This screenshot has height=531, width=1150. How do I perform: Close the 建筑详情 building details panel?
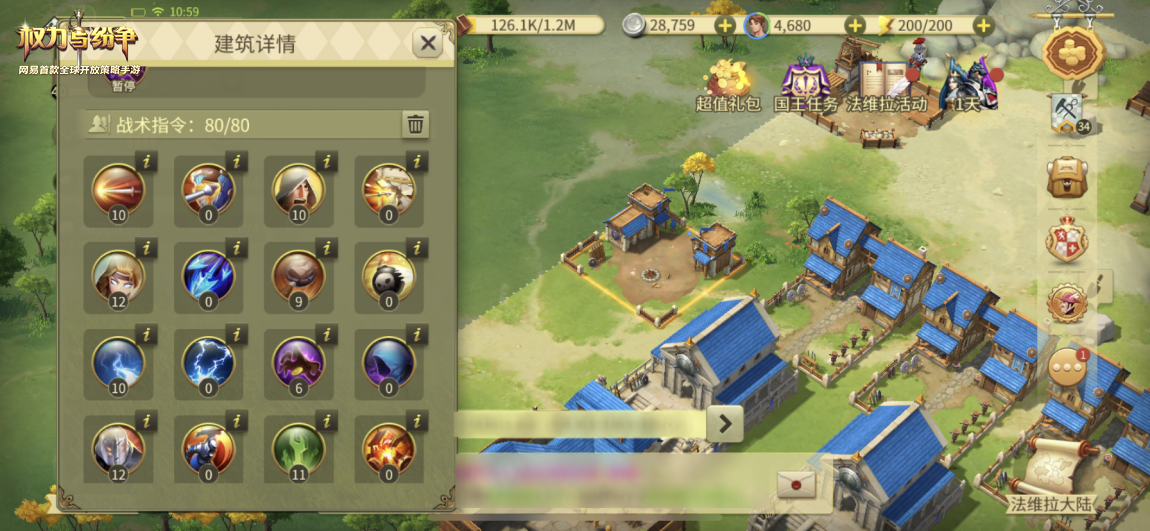(428, 43)
